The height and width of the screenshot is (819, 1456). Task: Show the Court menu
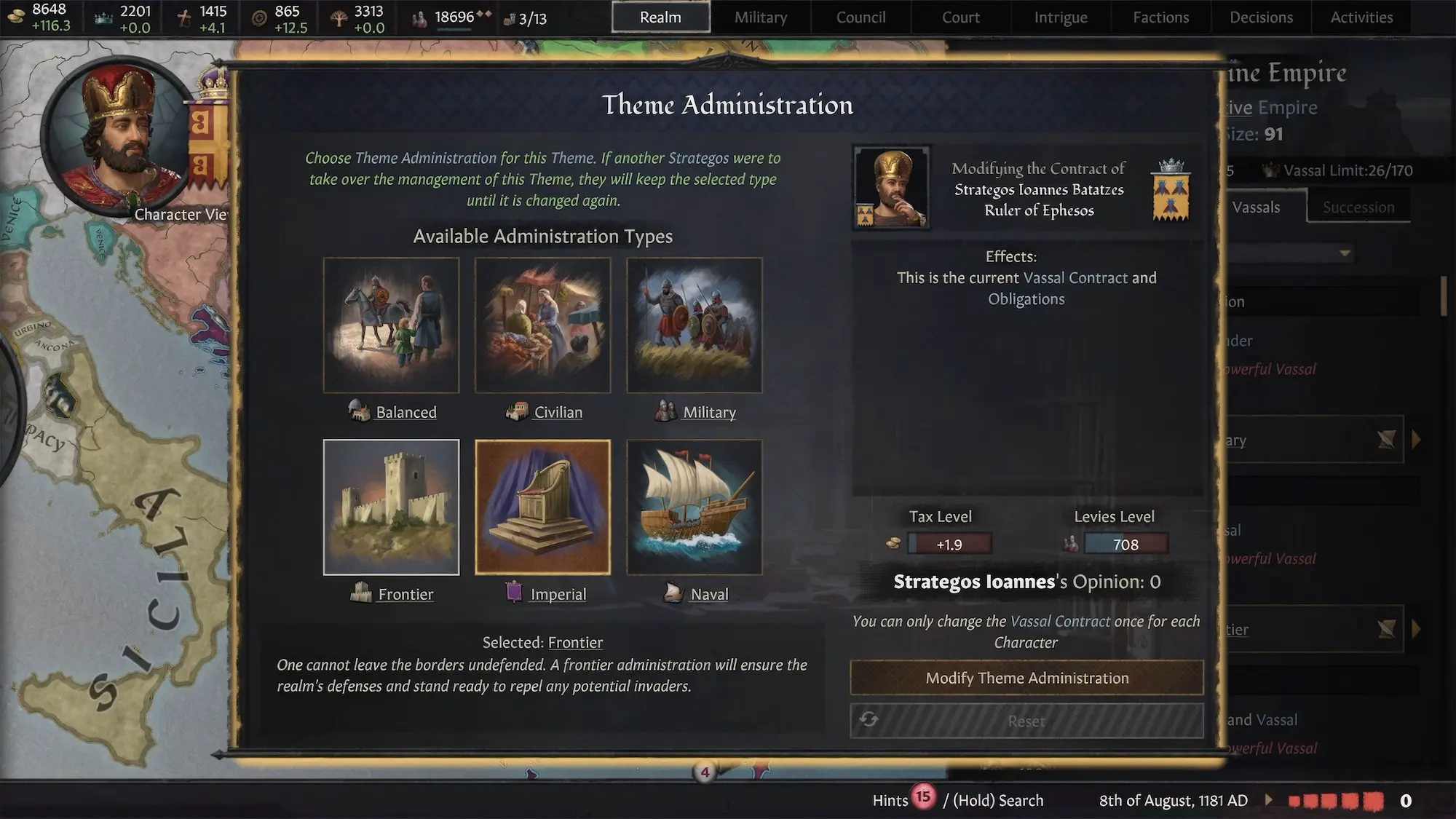[x=960, y=17]
